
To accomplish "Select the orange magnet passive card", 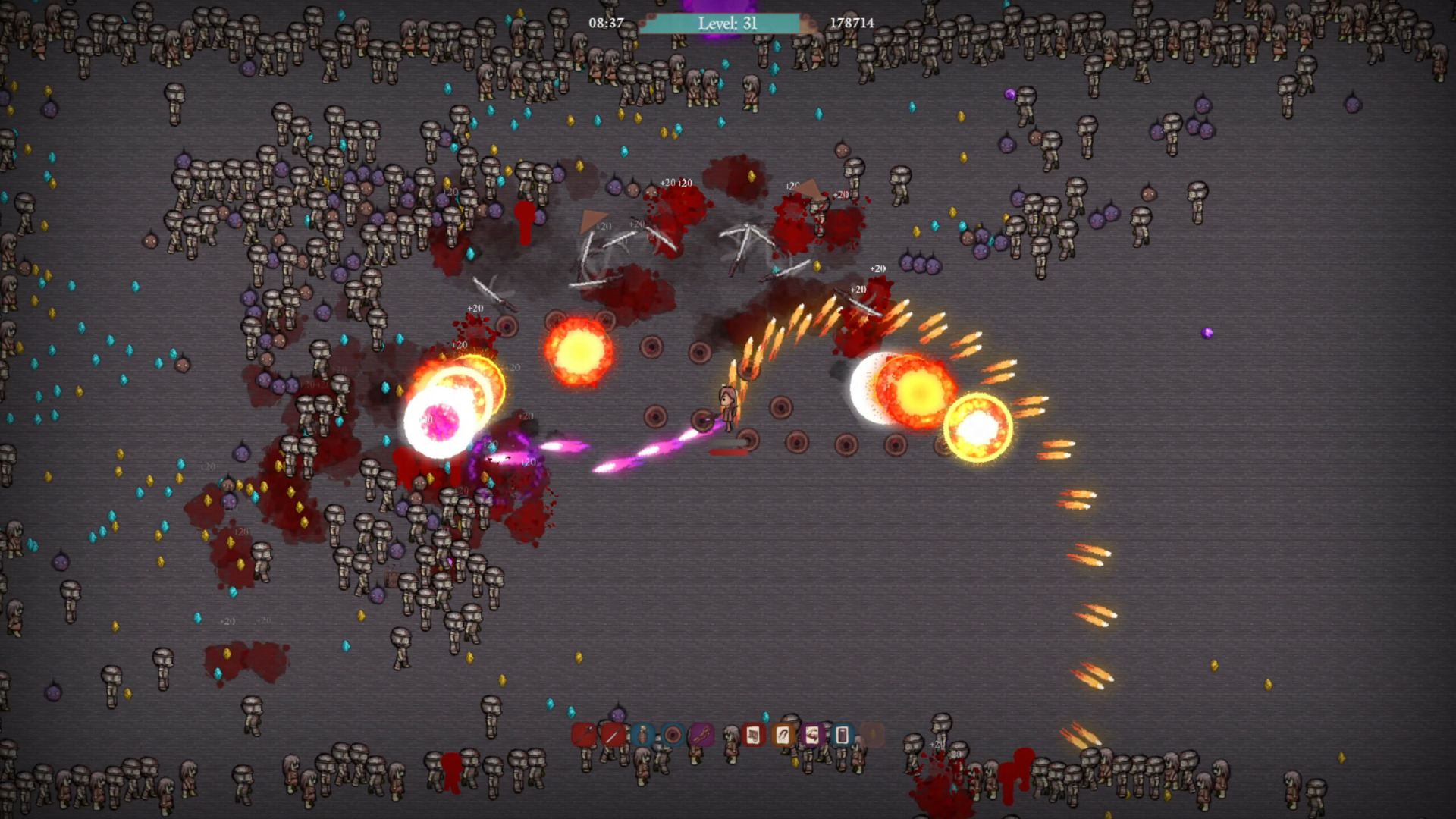I will coord(783,734).
